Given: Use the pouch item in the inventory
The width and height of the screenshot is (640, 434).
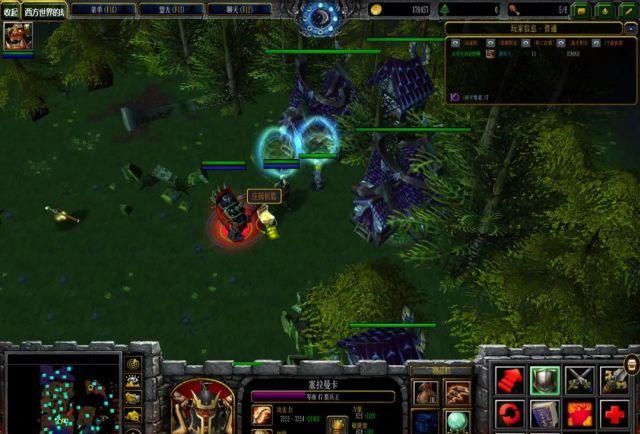Looking at the screenshot, I should click(426, 393).
